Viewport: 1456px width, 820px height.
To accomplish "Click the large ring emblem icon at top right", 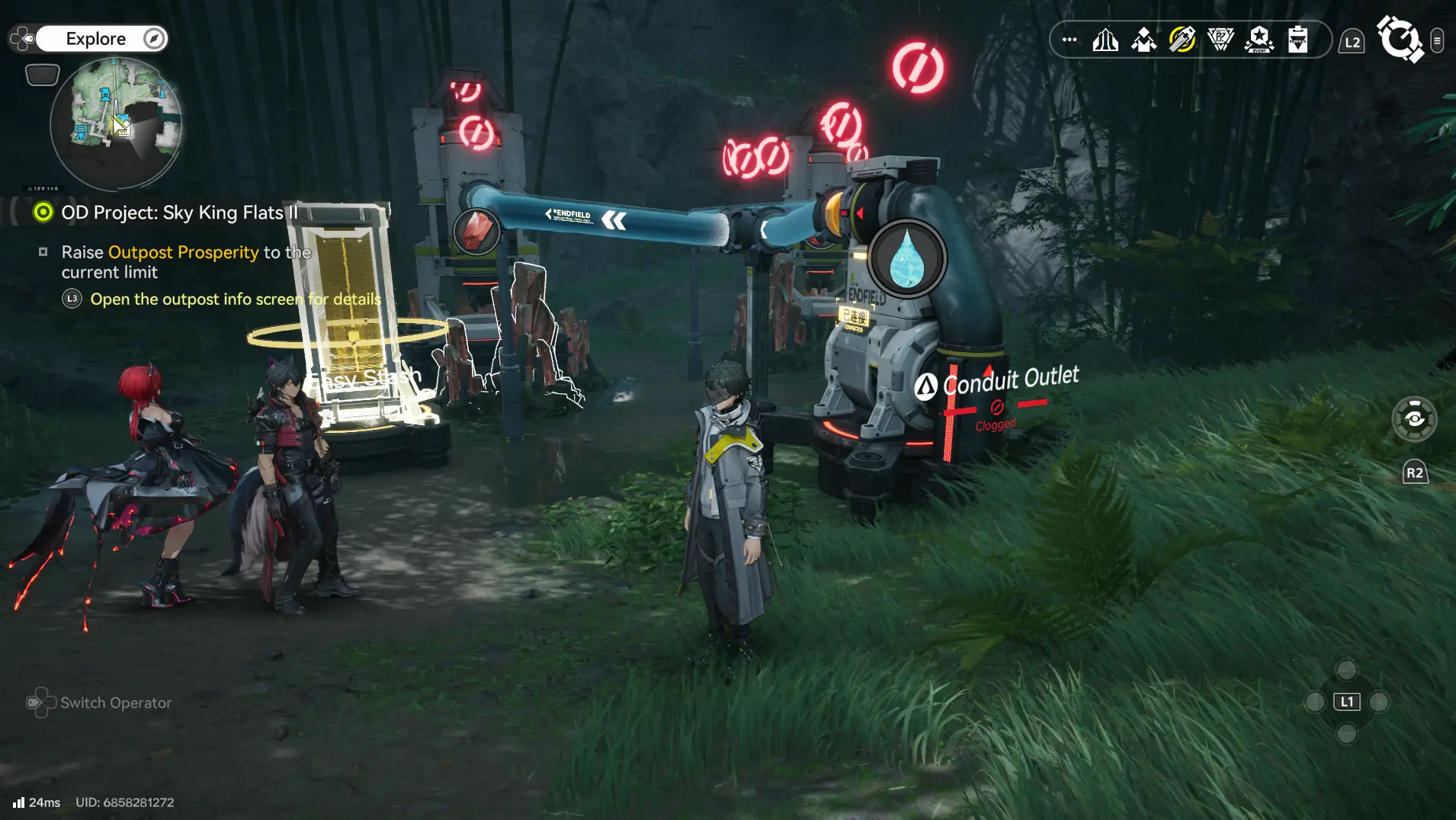I will point(1400,40).
